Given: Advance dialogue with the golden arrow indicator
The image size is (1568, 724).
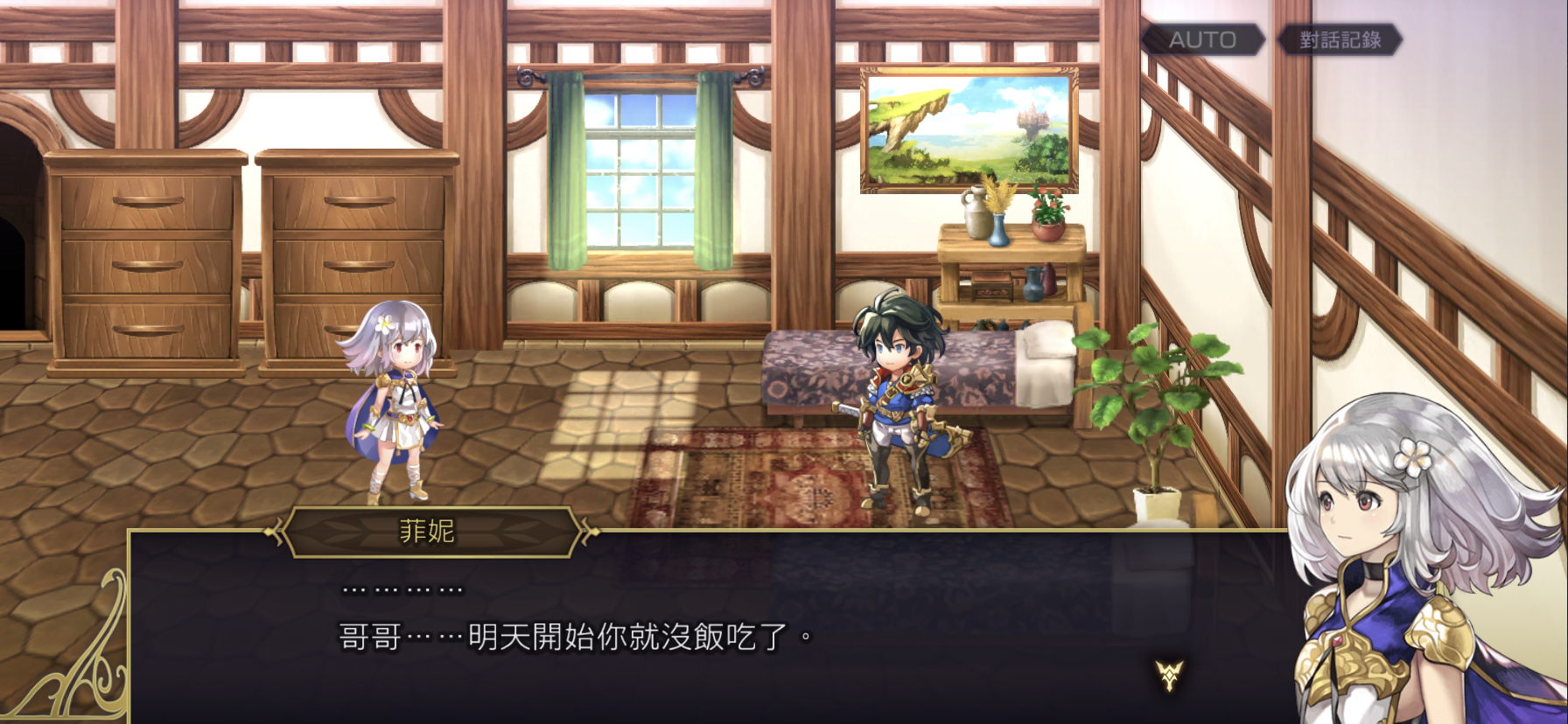Looking at the screenshot, I should 1169,674.
